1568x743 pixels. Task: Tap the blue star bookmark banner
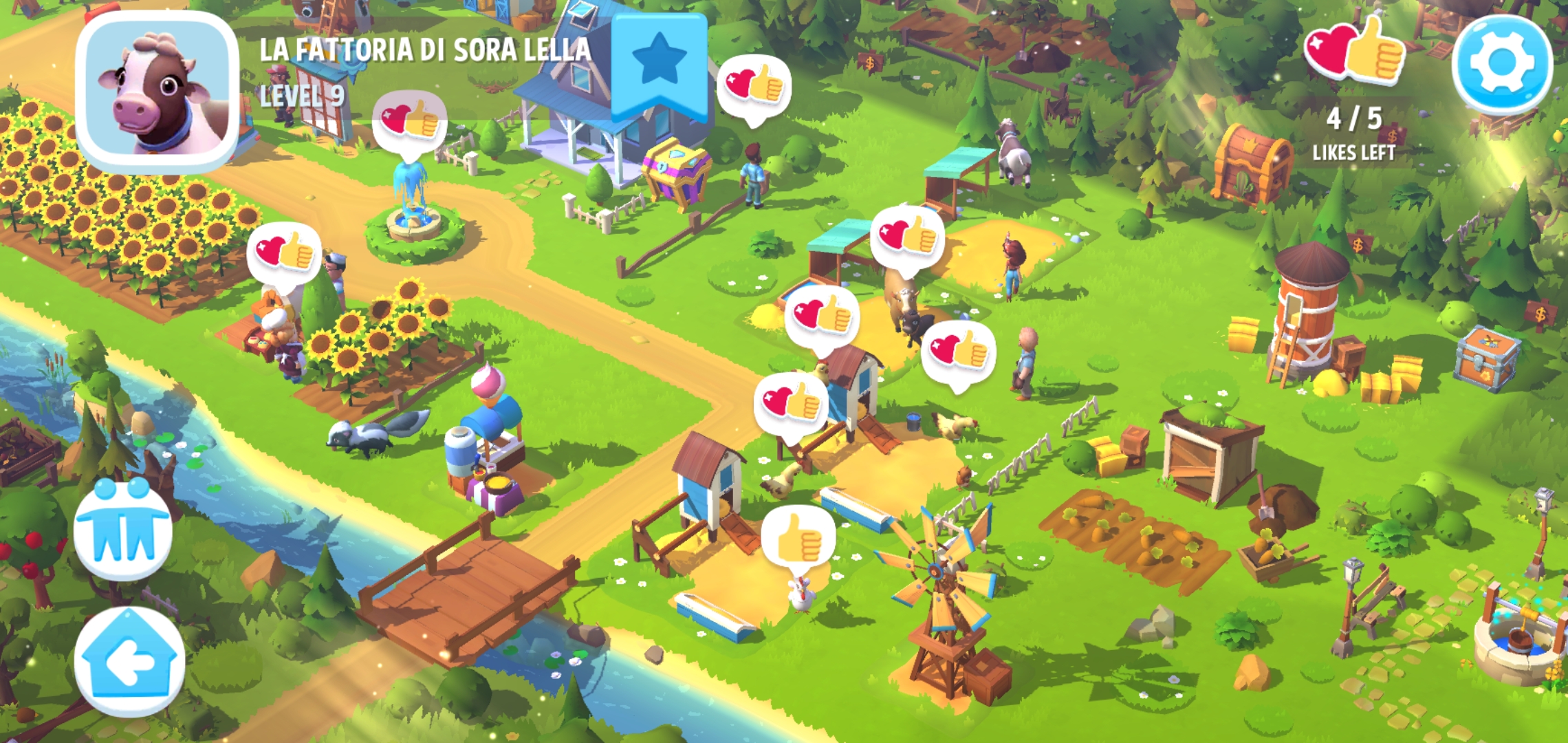click(x=659, y=63)
